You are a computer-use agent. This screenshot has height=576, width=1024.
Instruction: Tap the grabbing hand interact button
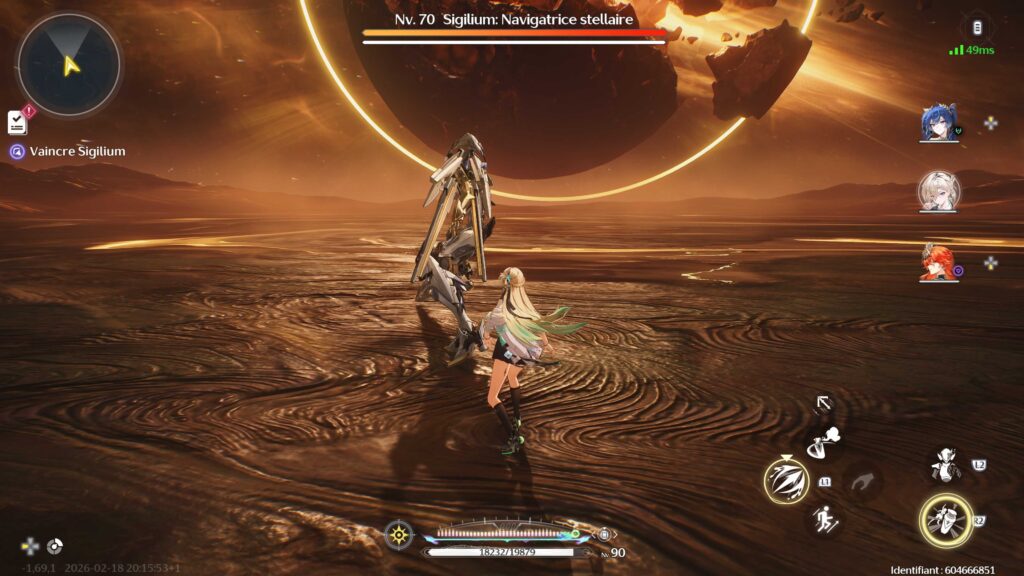click(863, 481)
